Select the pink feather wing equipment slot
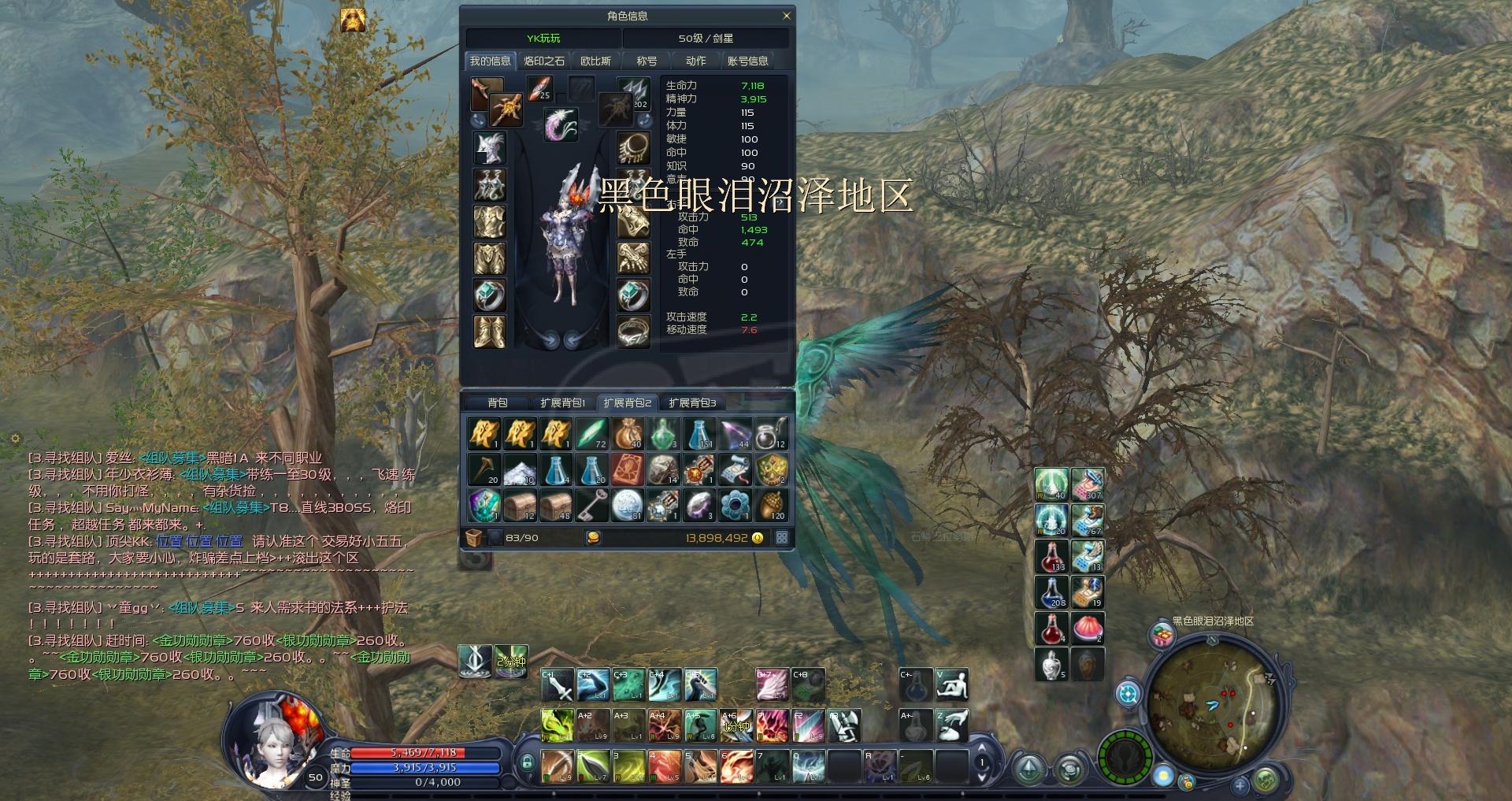 (x=561, y=124)
